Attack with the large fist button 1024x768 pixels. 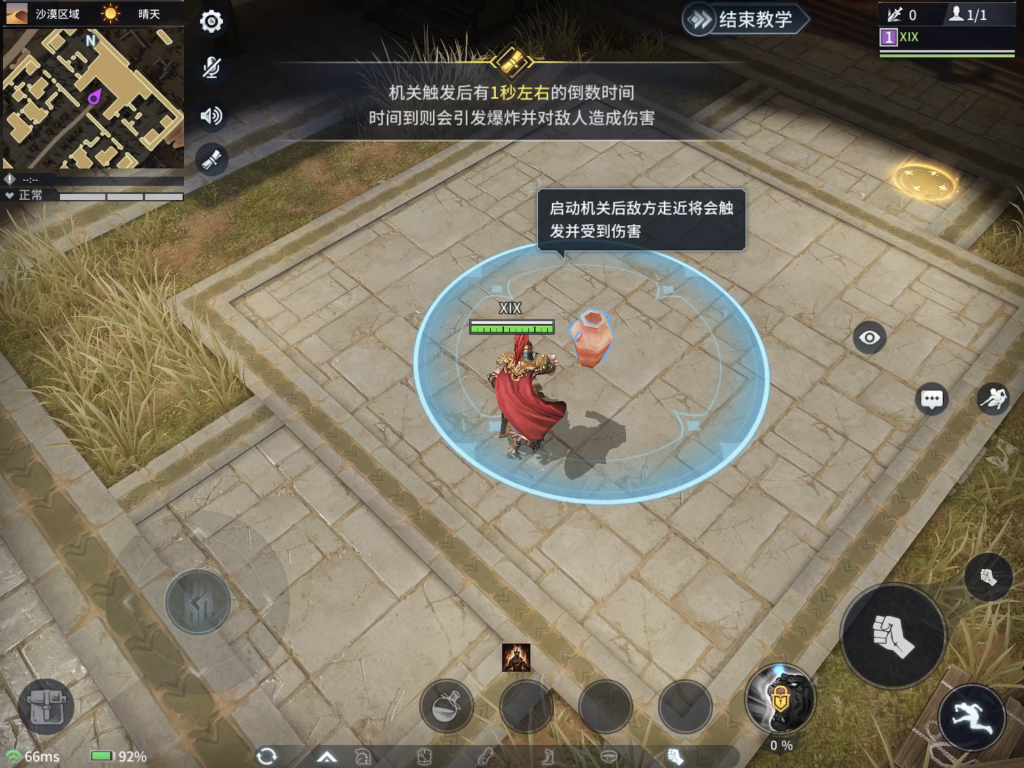click(x=893, y=636)
